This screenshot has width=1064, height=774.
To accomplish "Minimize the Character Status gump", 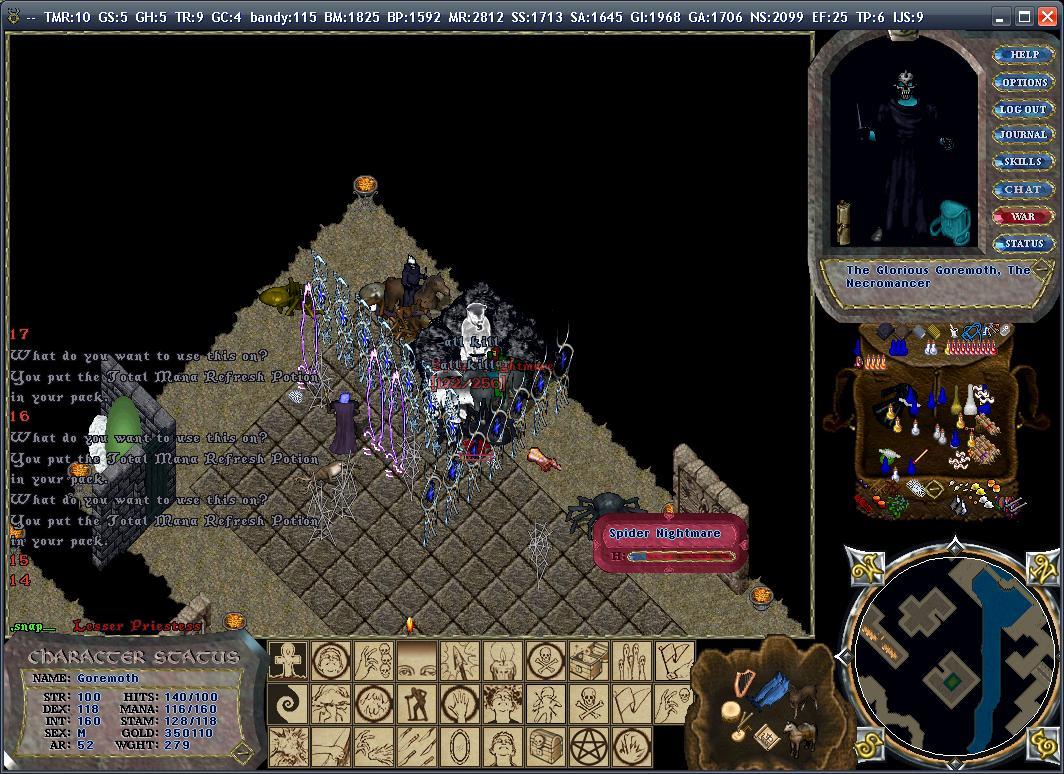I will 240,750.
